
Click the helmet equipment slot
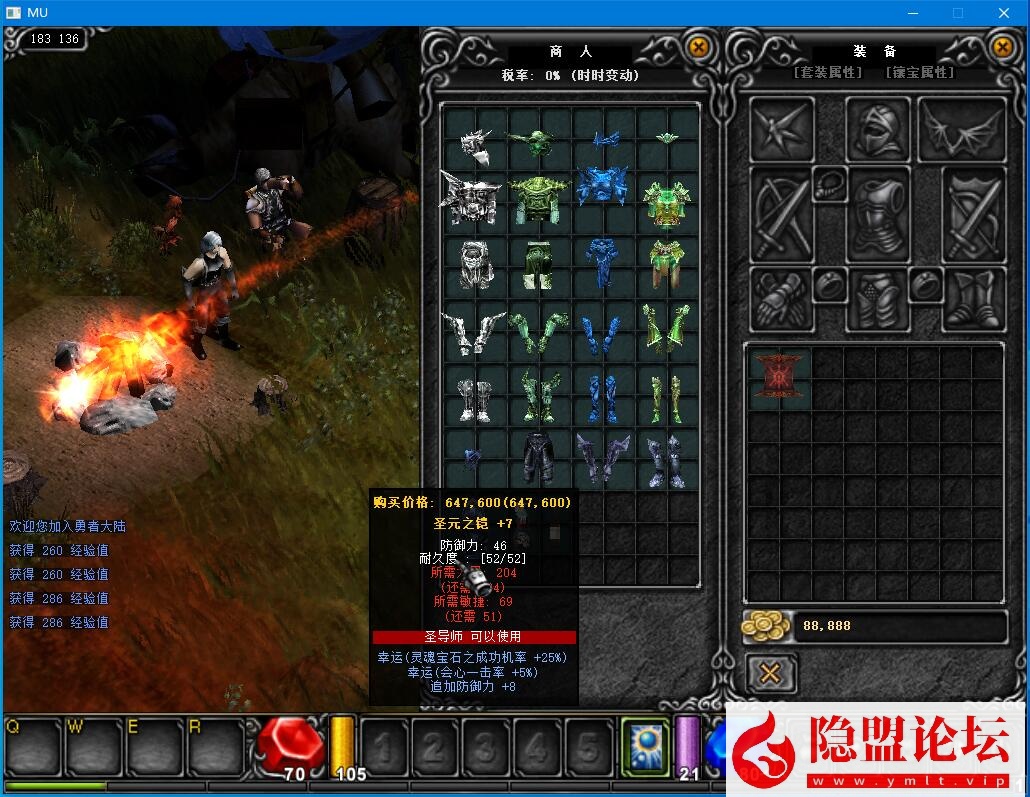[x=878, y=129]
